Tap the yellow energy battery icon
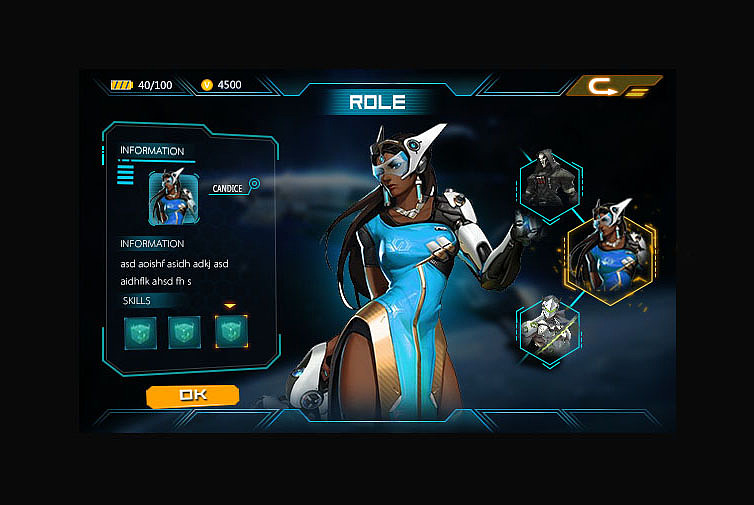The image size is (754, 505). click(x=121, y=85)
